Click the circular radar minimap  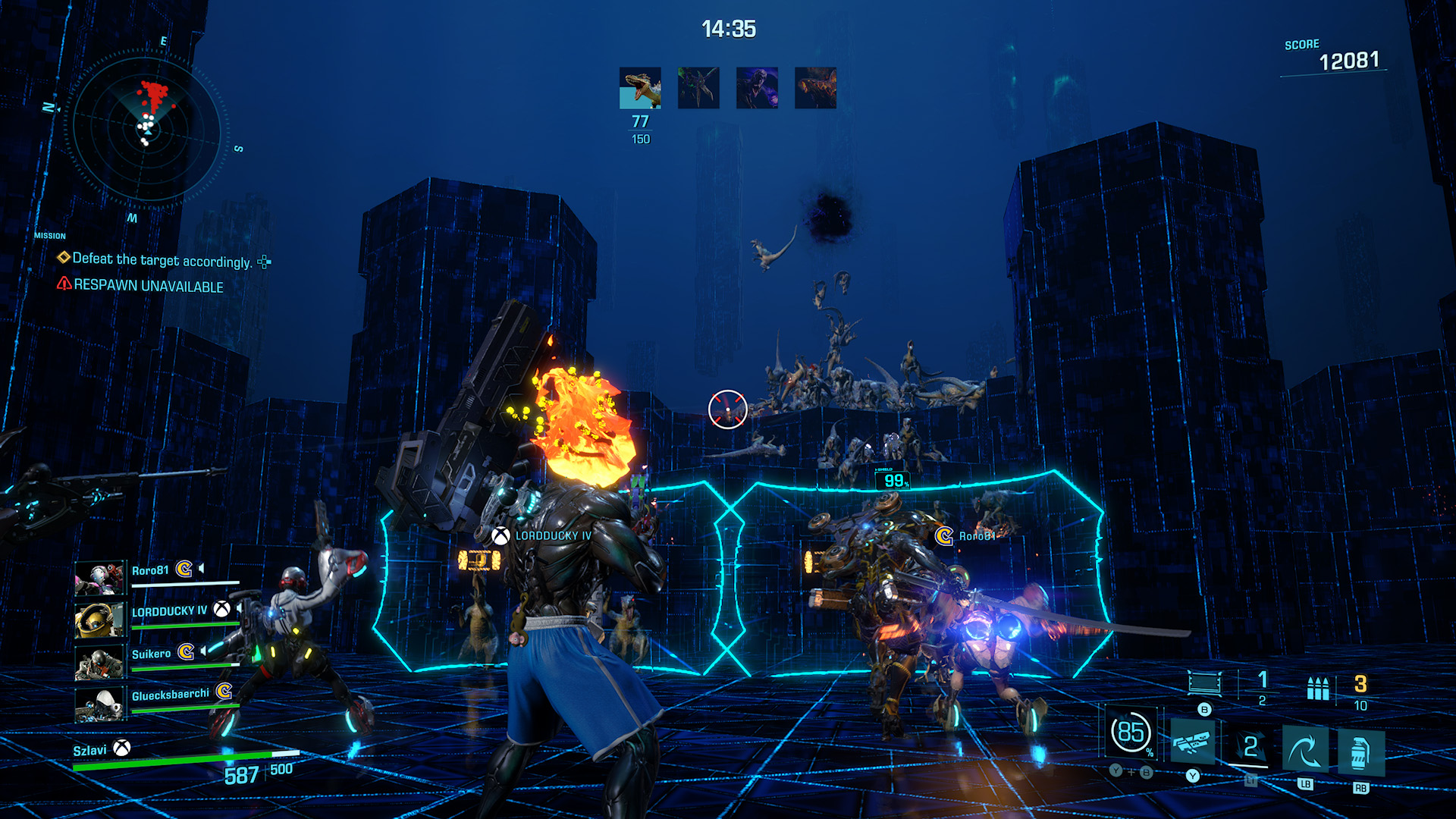click(x=146, y=130)
